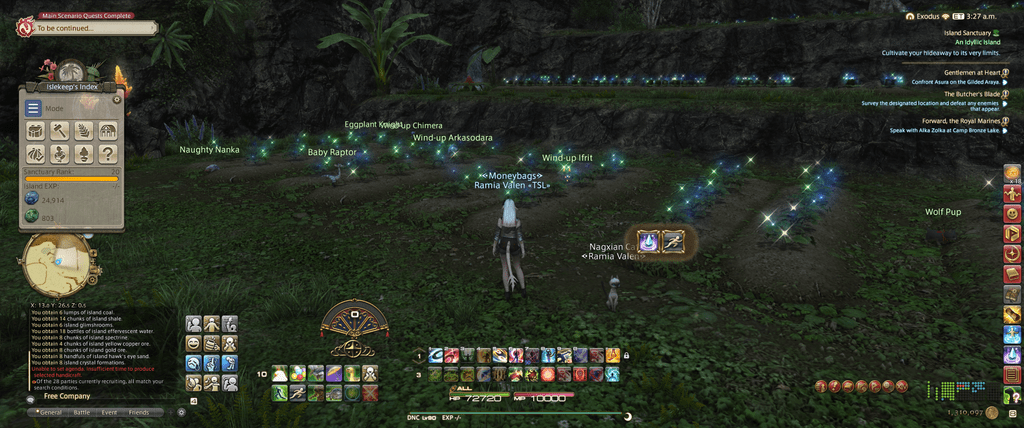This screenshot has height=428, width=1024.
Task: Open the hammer workshop icon in Islekeep's Index
Action: [59, 131]
